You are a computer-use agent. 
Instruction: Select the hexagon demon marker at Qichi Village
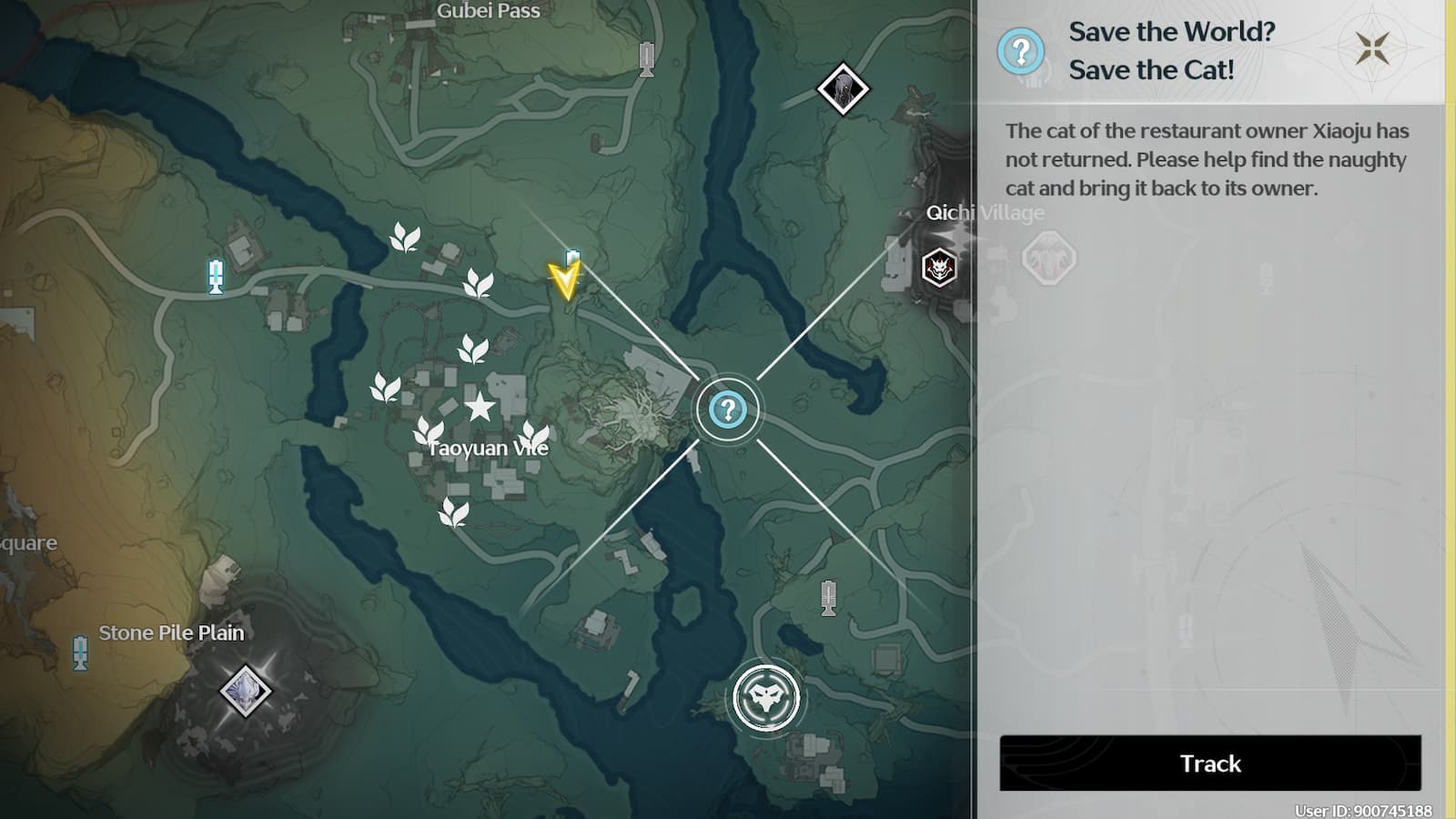click(938, 268)
